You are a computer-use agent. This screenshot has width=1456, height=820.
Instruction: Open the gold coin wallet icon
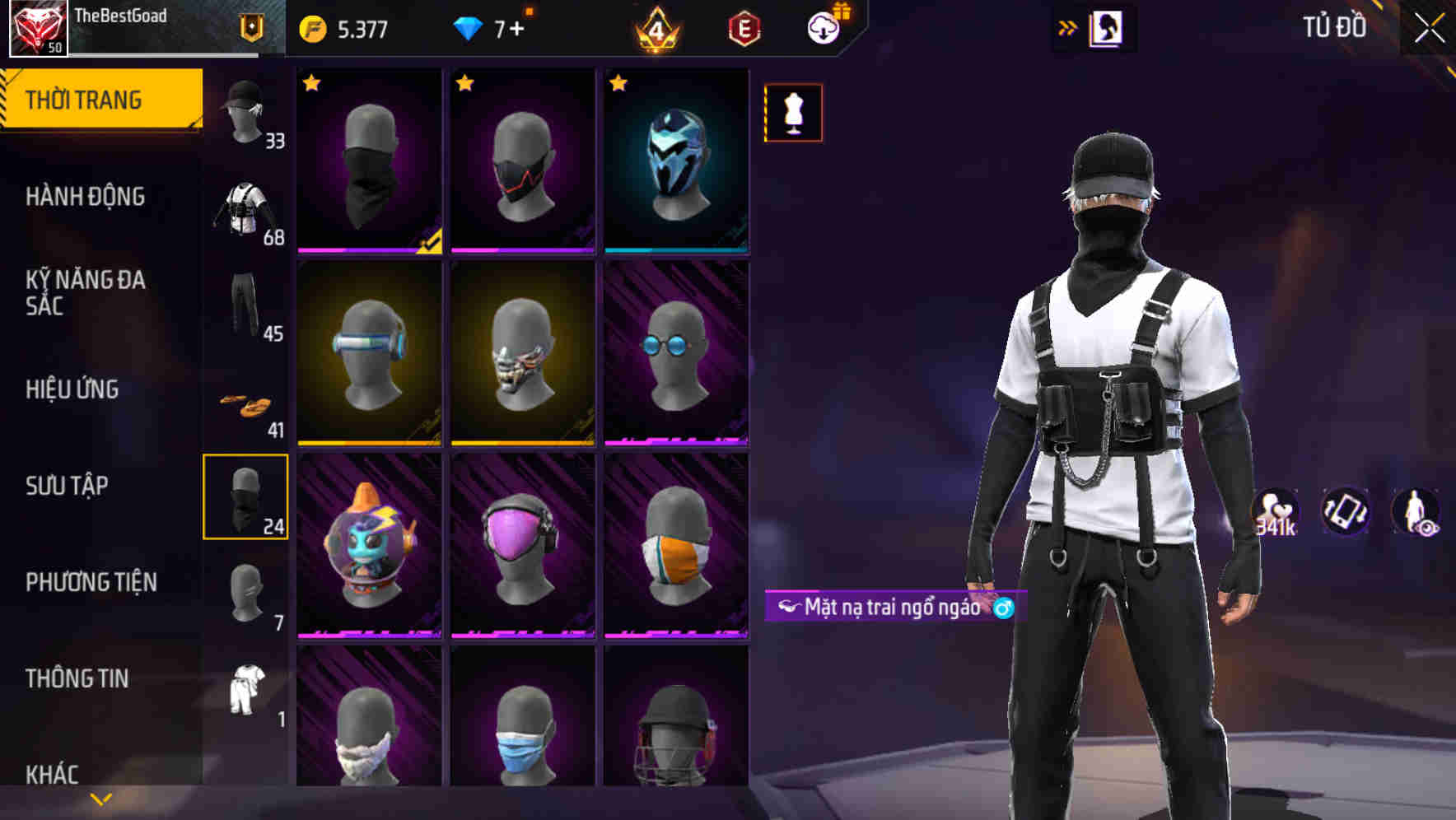tap(311, 27)
